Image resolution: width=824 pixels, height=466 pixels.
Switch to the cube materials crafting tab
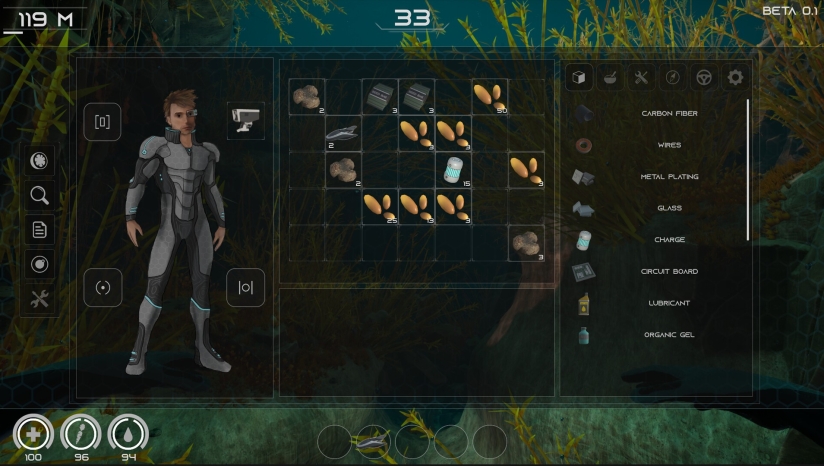[x=580, y=77]
